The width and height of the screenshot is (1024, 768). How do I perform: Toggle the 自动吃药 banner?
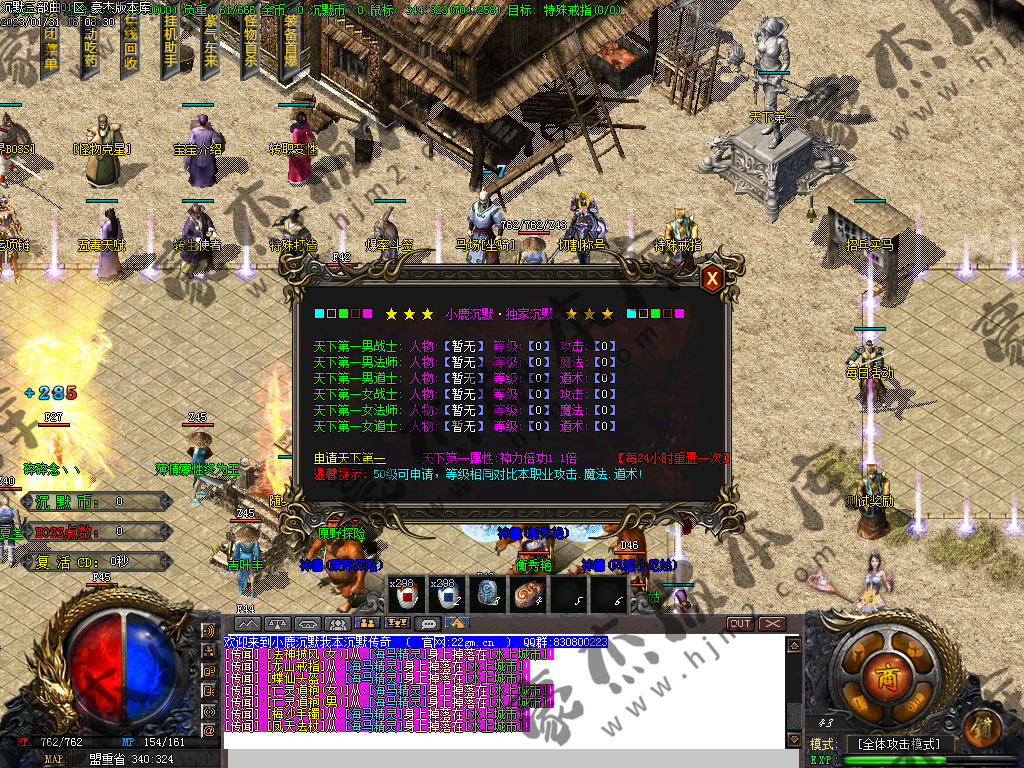pos(91,45)
